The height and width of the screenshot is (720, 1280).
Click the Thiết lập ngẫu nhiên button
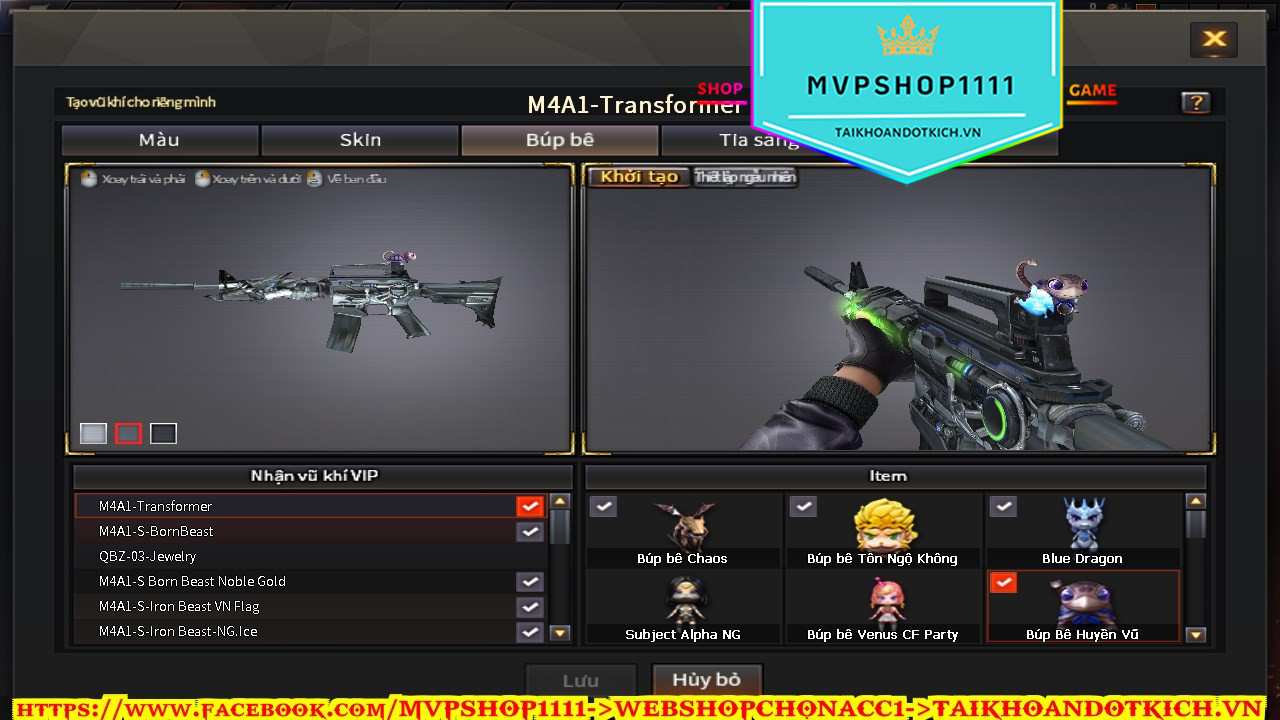click(x=745, y=177)
